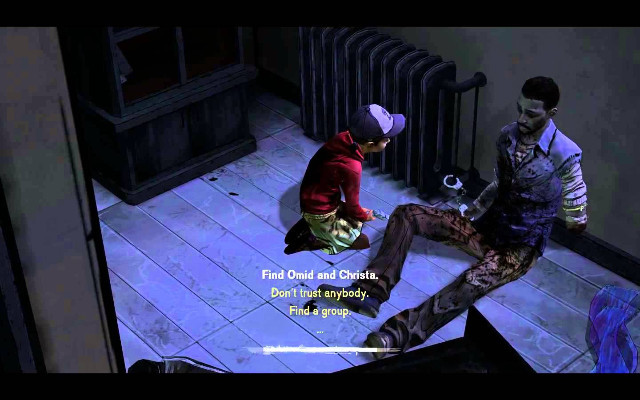Choose the reply "Find Omid and Christa."
The width and height of the screenshot is (640, 400).
(319, 275)
